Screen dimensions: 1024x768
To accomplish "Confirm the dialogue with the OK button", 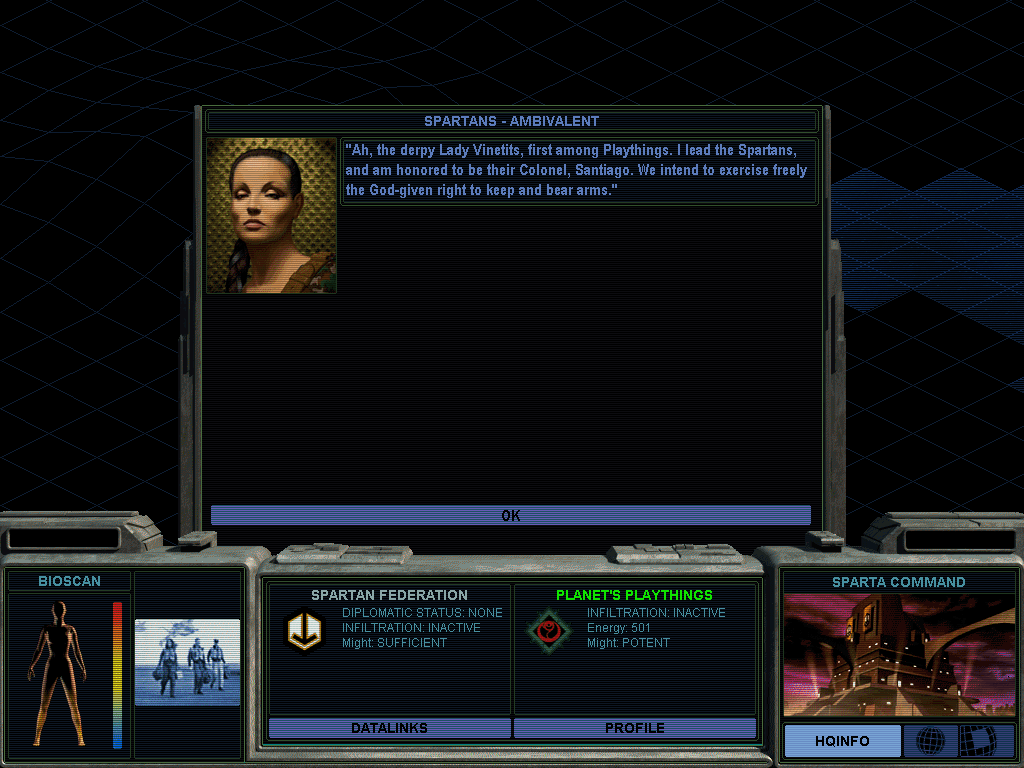I will 510,516.
